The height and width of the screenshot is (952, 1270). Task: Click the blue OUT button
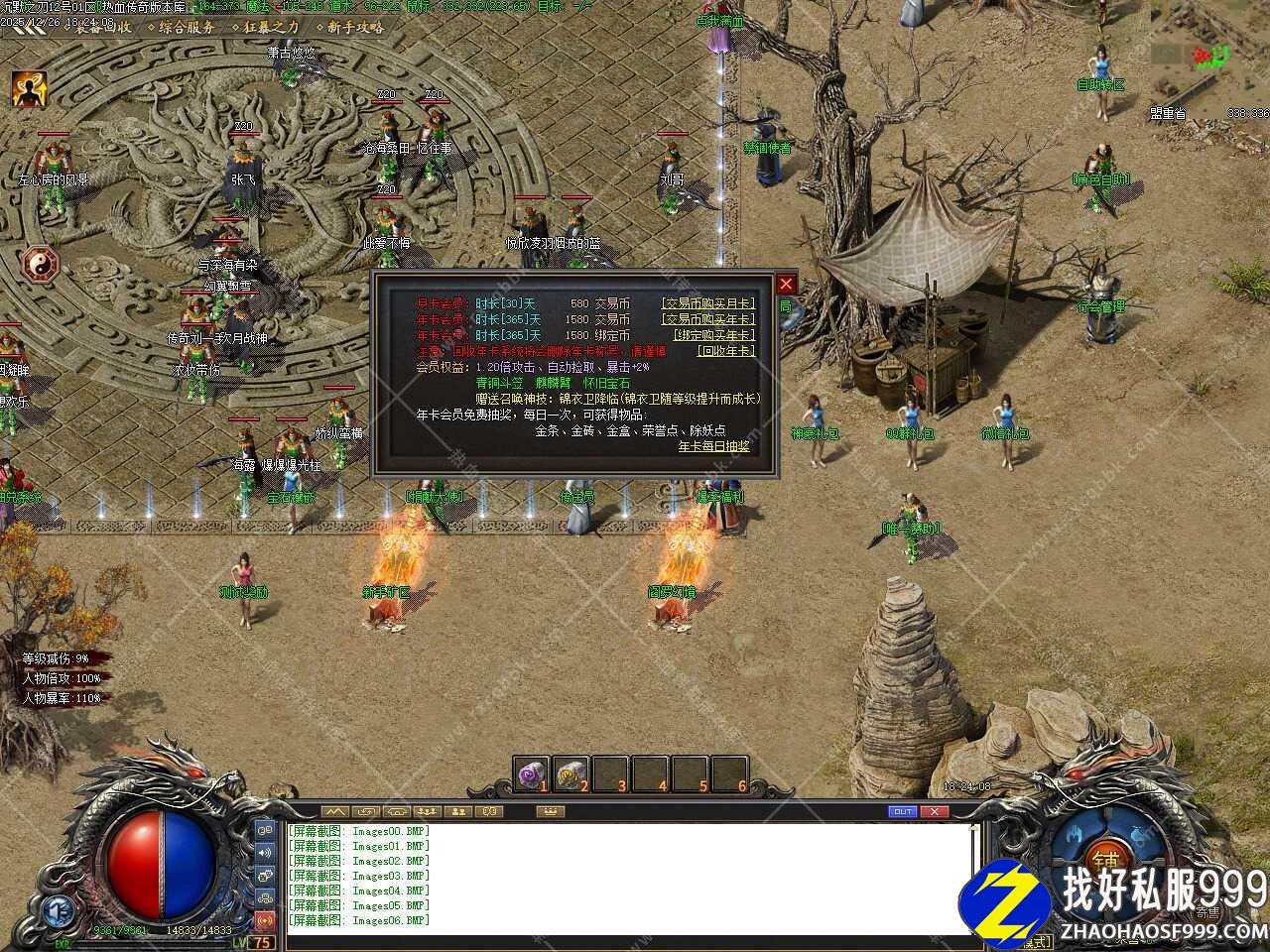902,811
